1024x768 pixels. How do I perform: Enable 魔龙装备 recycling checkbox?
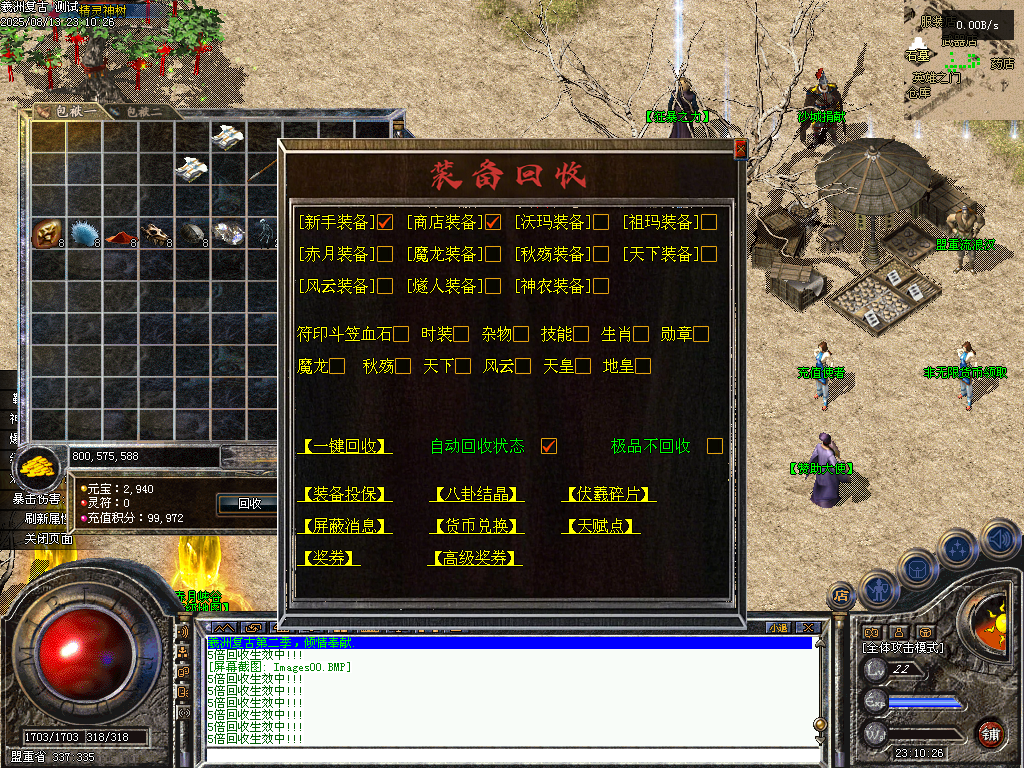pyautogui.click(x=493, y=254)
